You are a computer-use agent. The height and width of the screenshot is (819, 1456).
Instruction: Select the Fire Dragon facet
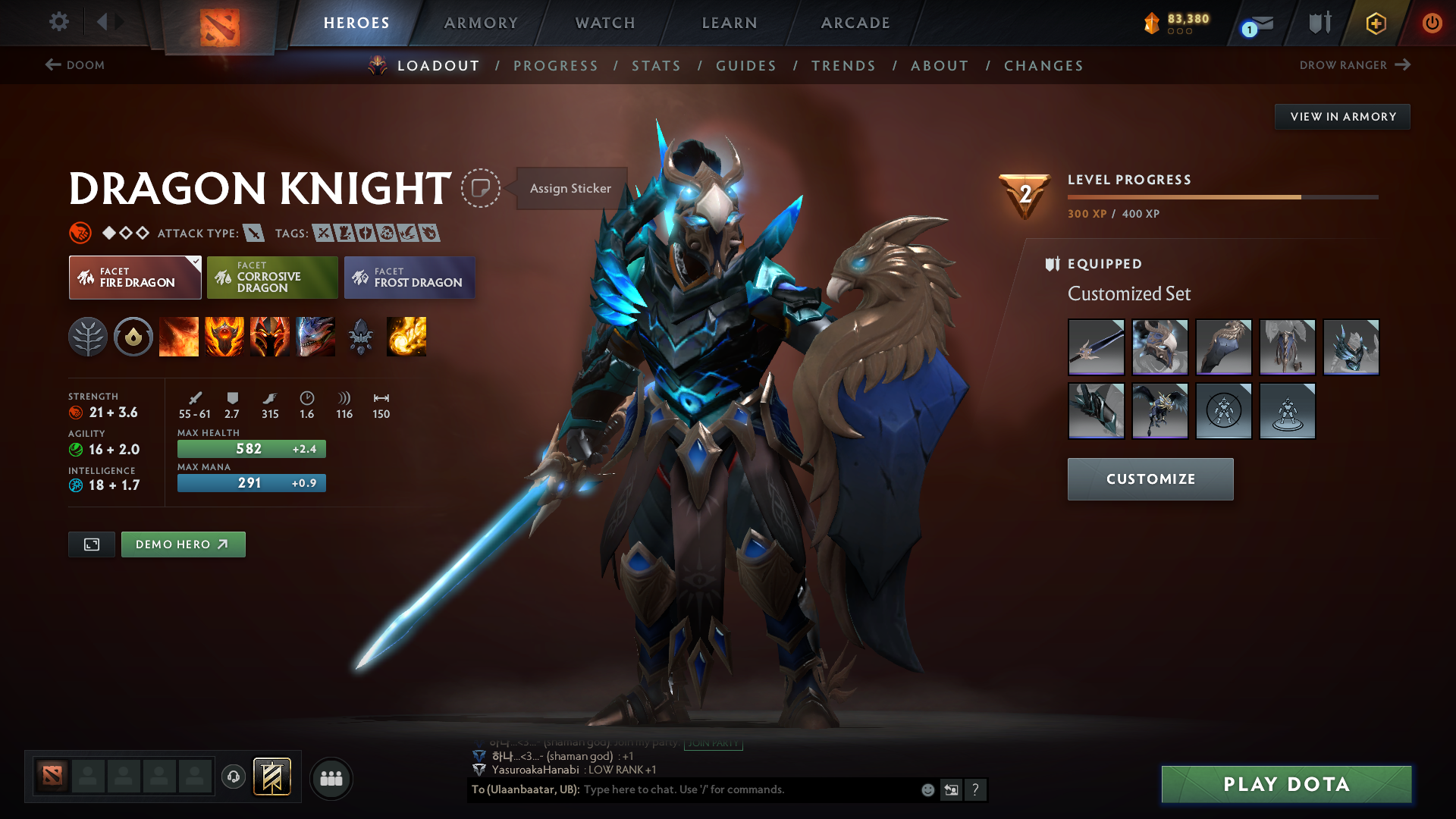click(x=134, y=278)
